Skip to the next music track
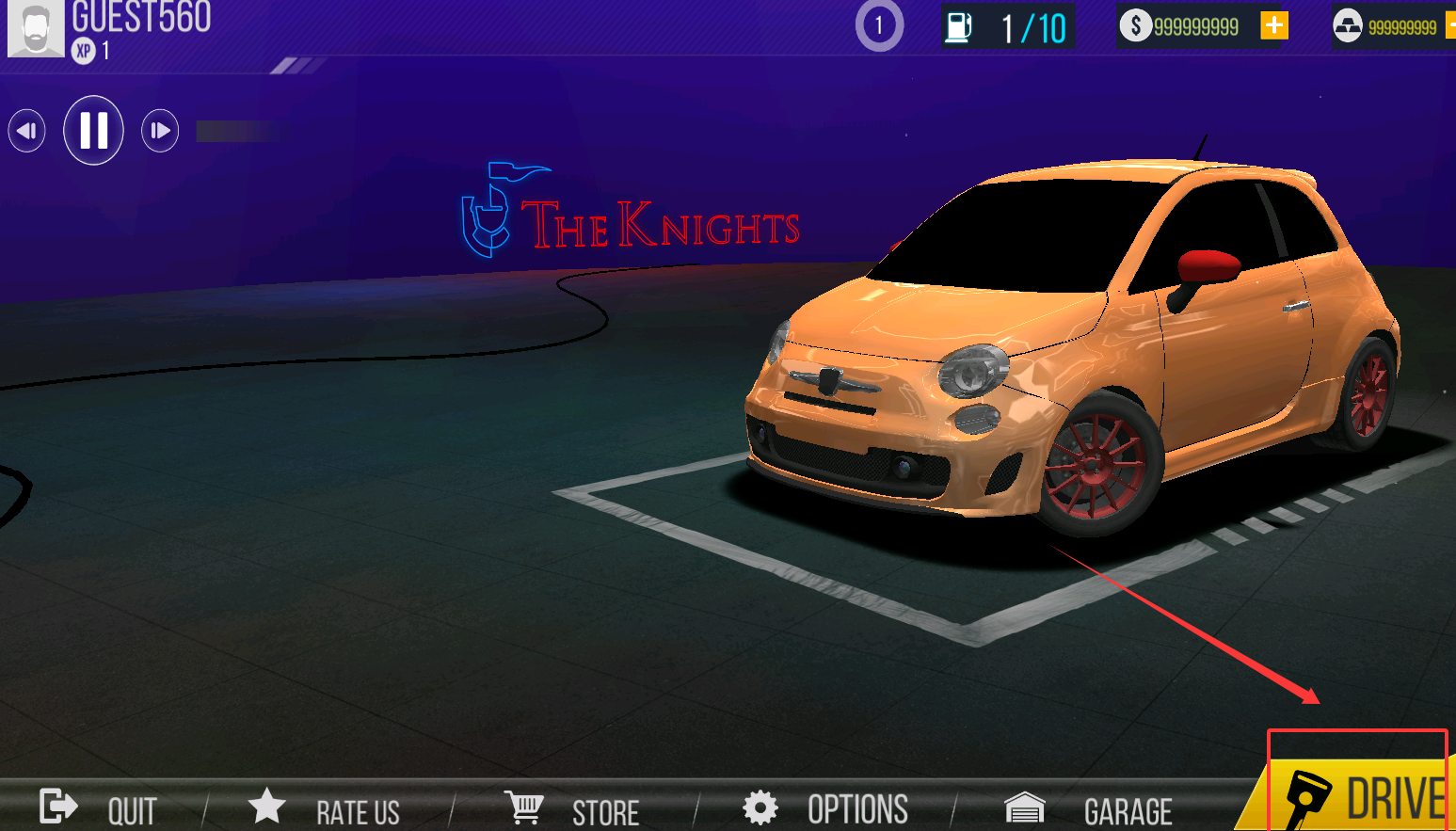 coord(160,131)
